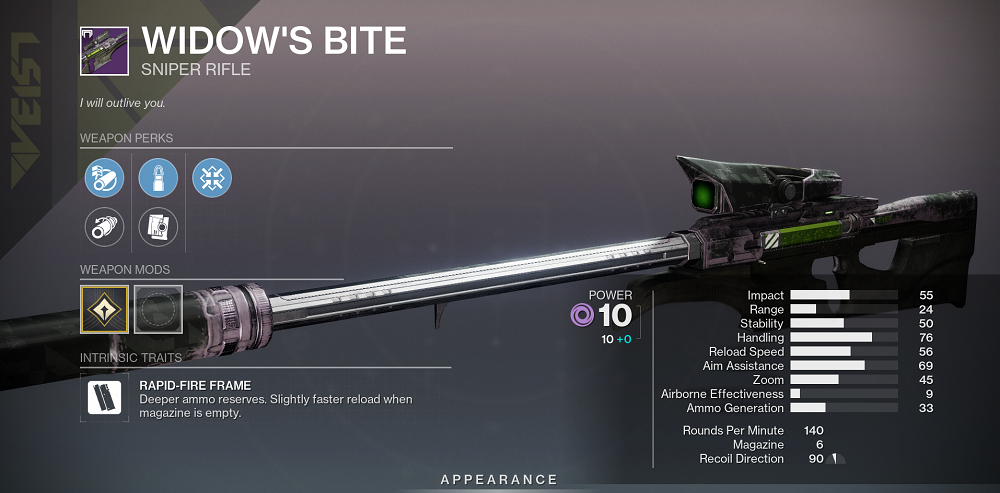The height and width of the screenshot is (493, 1000).
Task: Click the Widow's Bite weapon thumbnail
Action: click(104, 50)
